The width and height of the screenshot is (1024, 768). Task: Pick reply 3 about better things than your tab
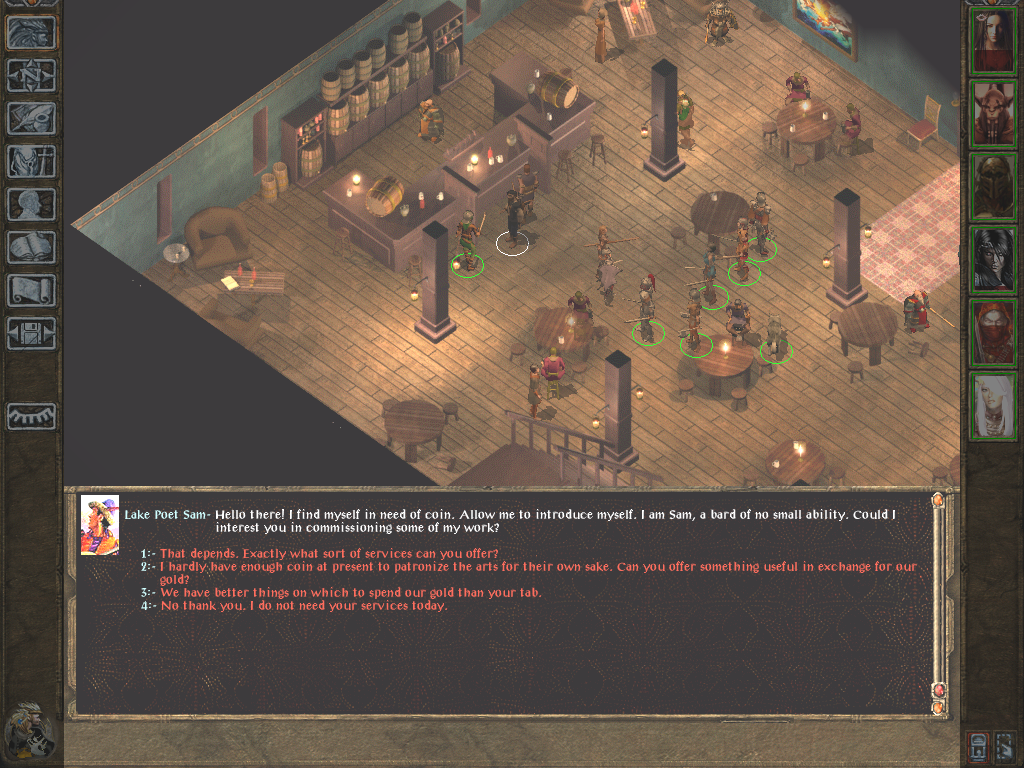click(350, 592)
